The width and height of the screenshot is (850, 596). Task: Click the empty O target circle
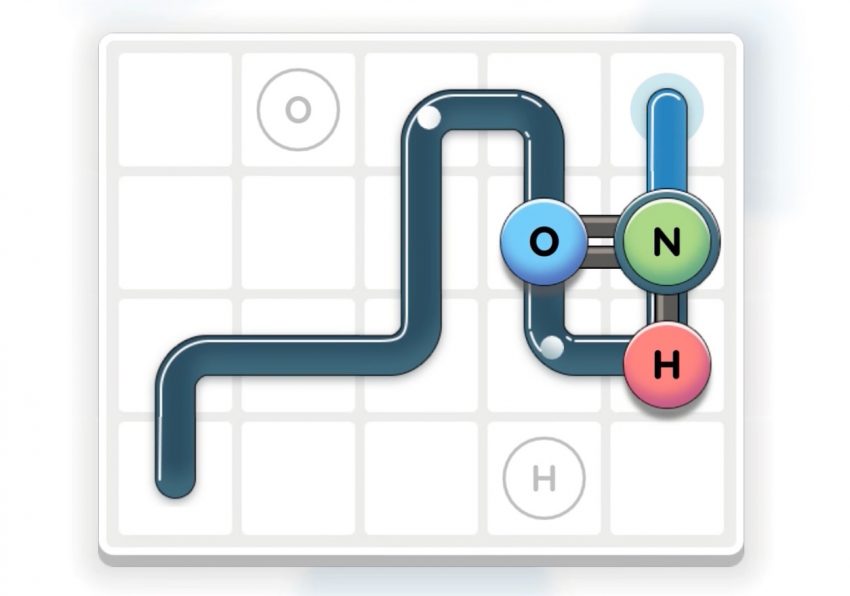pos(298,109)
